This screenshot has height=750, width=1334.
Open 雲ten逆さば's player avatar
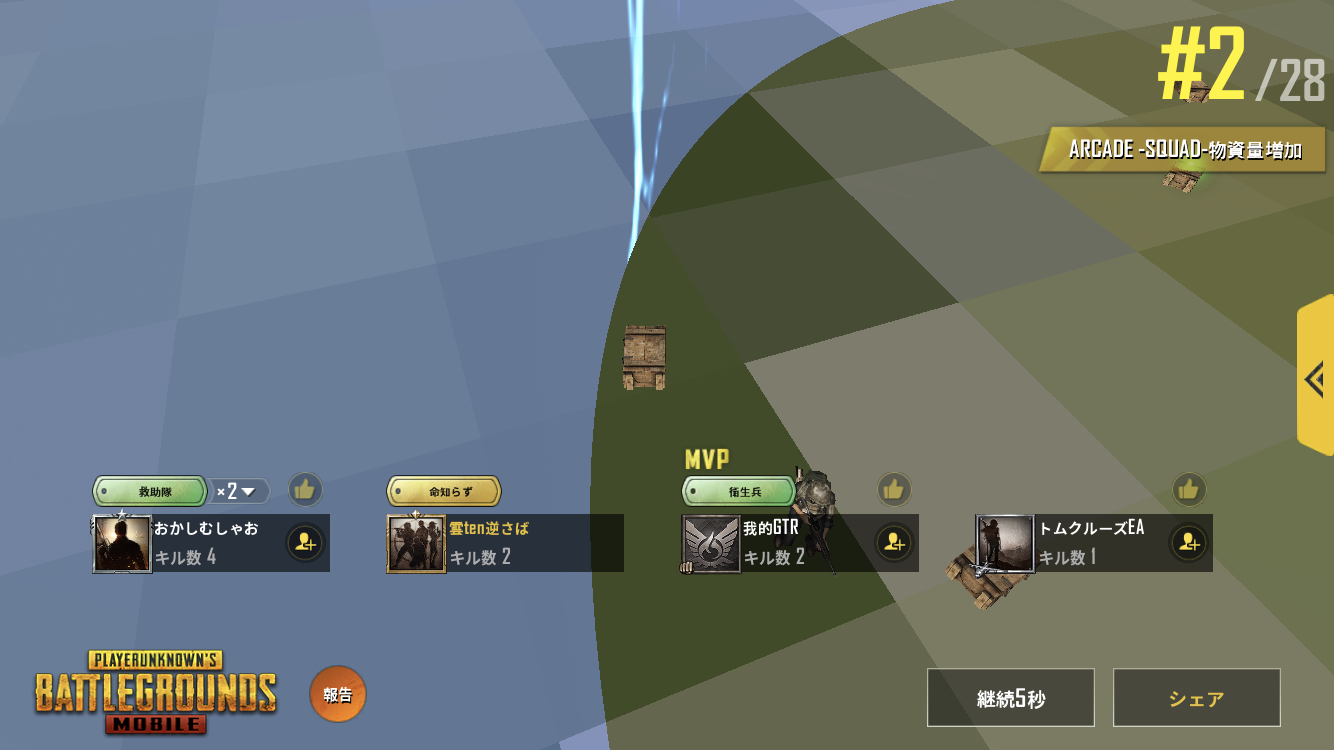point(416,543)
